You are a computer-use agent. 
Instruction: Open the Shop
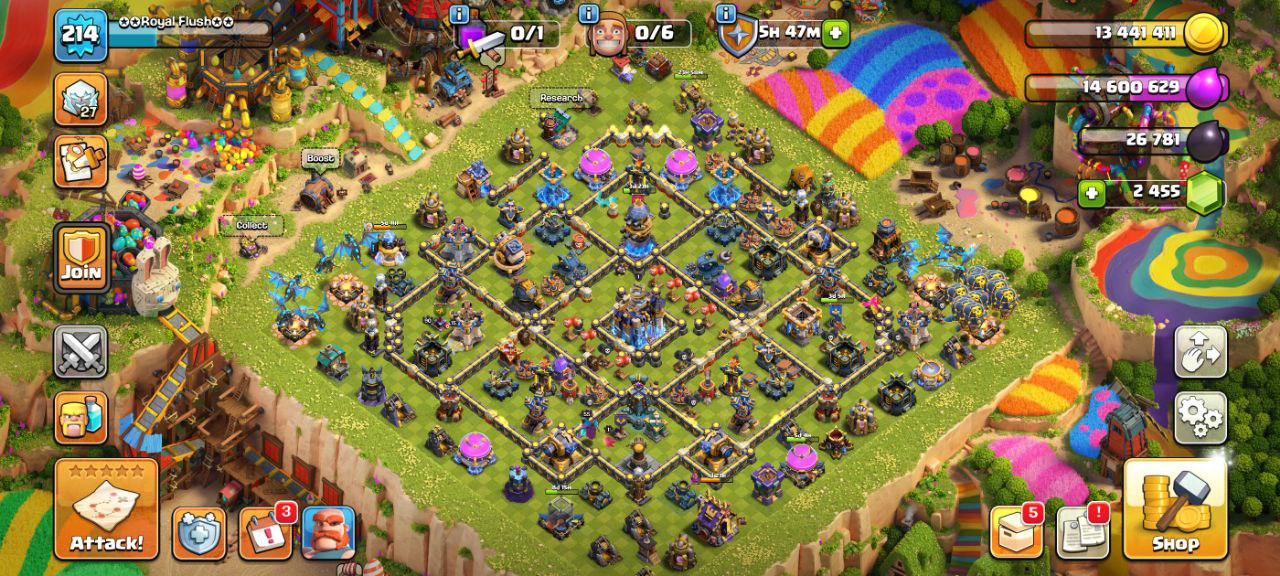point(1175,509)
